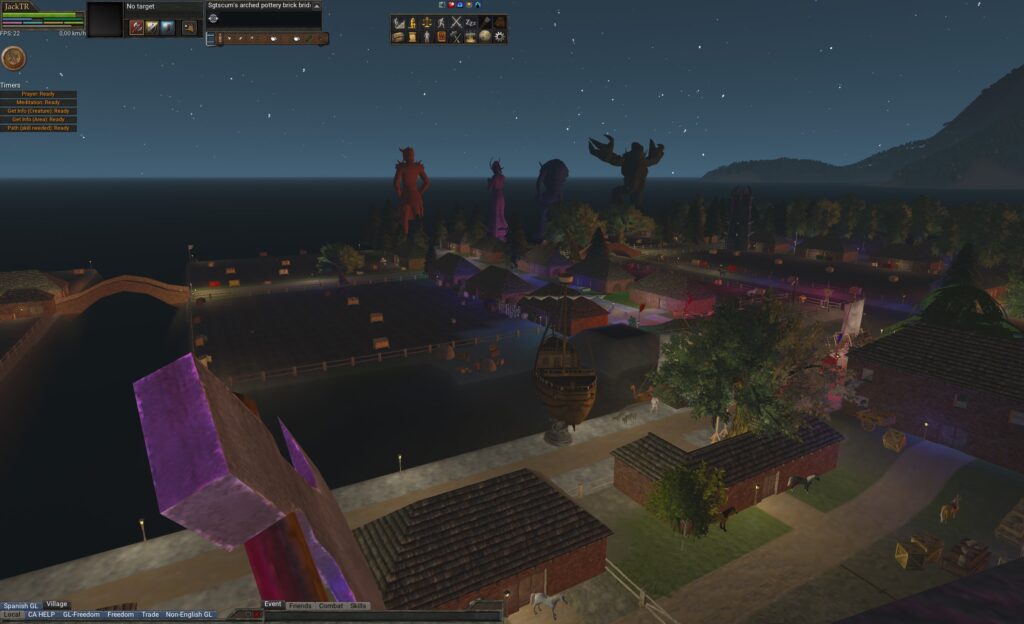This screenshot has height=624, width=1024.
Task: Select the Local chat tab
Action: [11, 614]
